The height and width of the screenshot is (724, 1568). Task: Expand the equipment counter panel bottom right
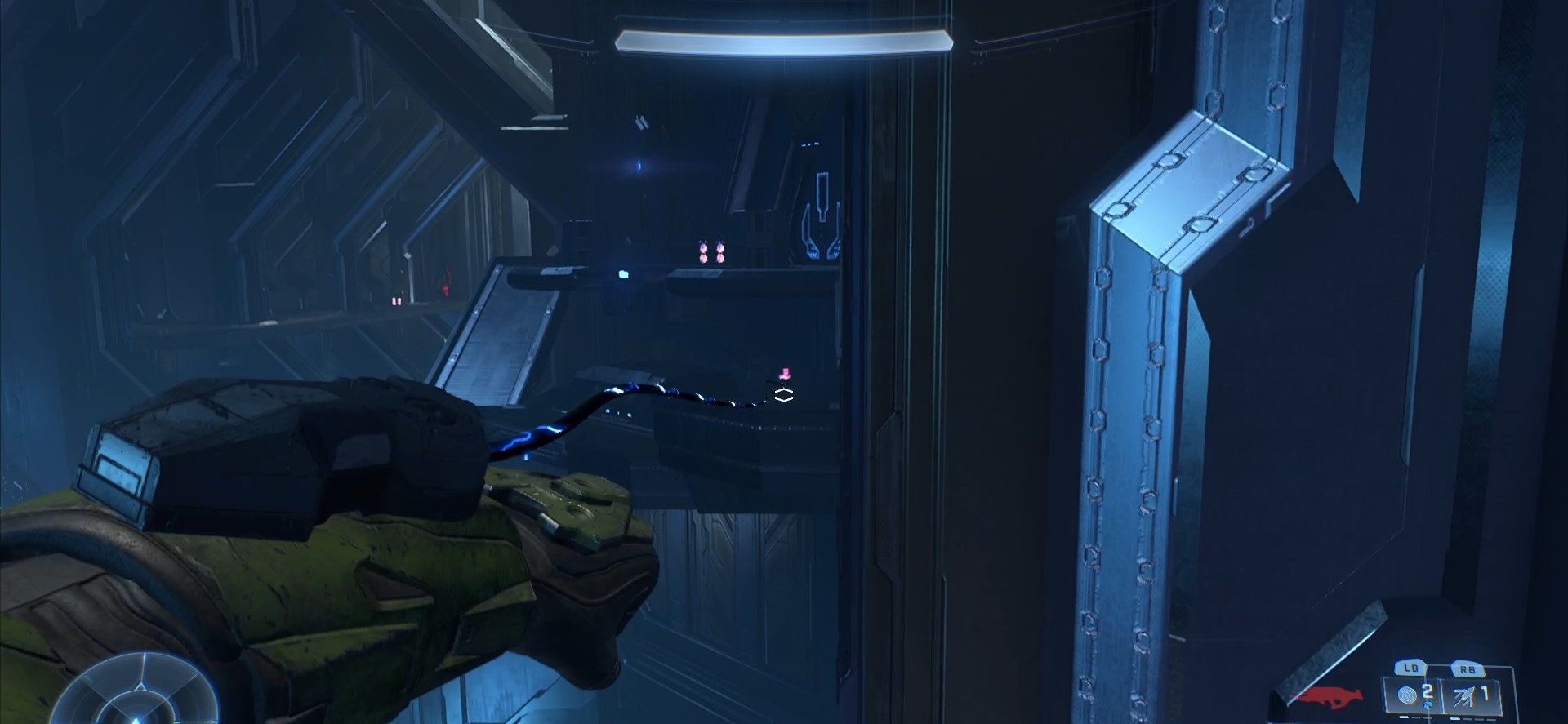click(x=1445, y=695)
